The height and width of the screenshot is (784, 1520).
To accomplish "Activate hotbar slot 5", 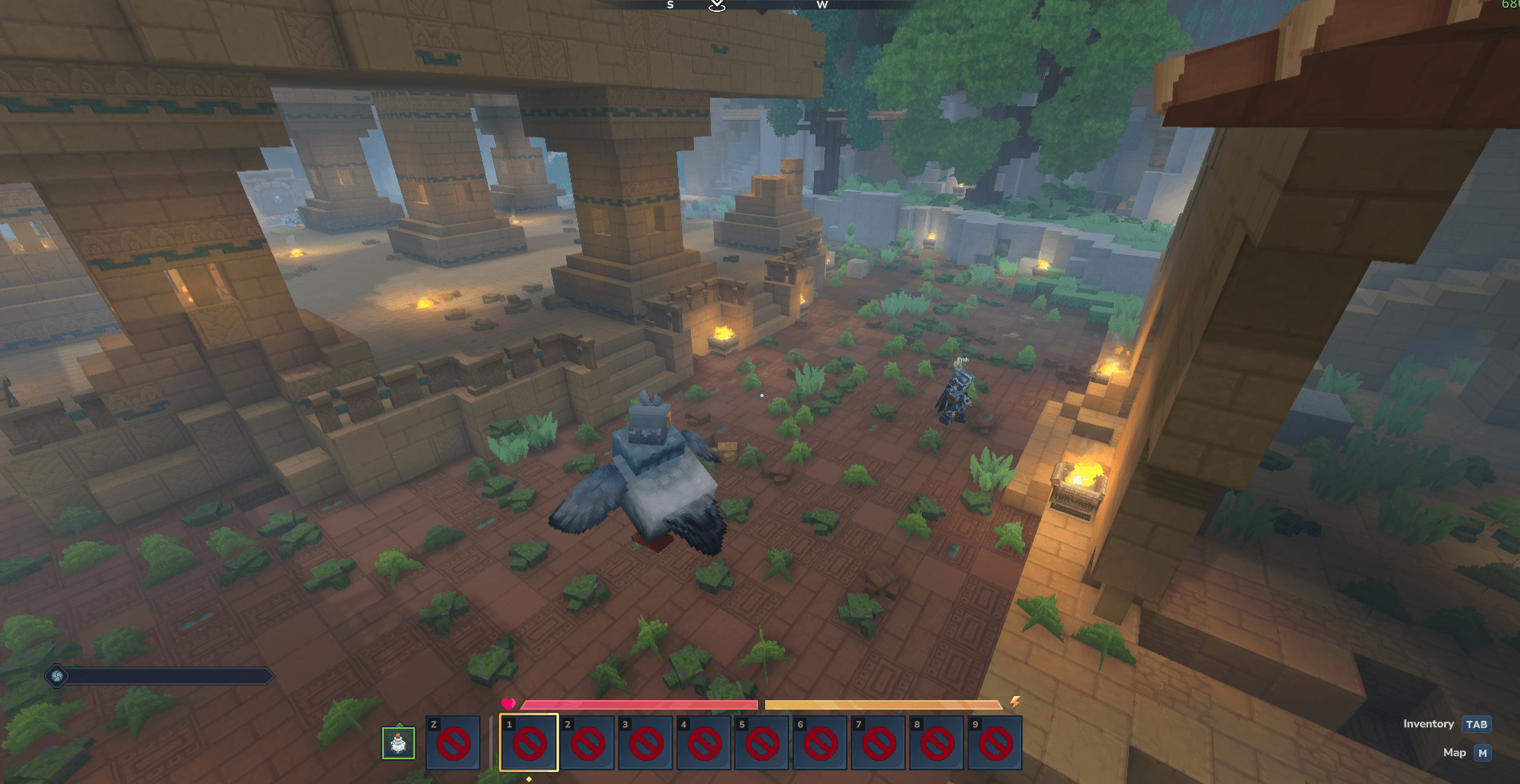I will 762,743.
